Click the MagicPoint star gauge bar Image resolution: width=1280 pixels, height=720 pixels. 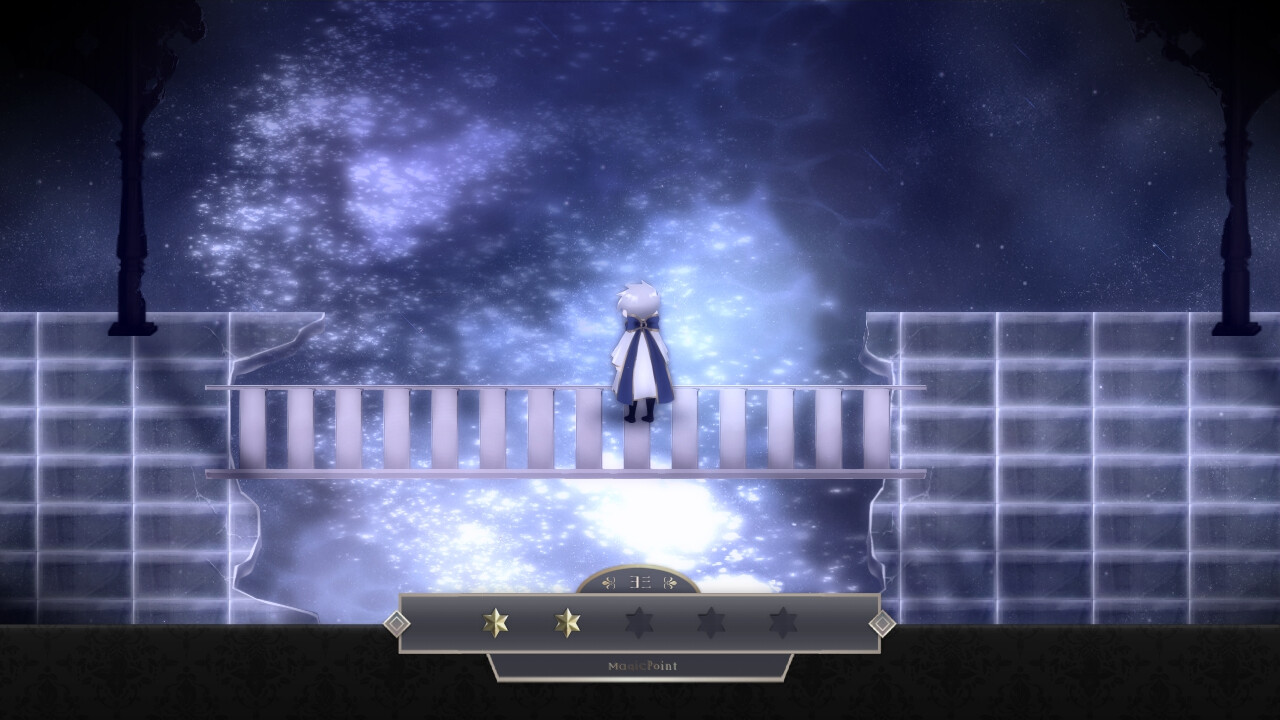640,622
